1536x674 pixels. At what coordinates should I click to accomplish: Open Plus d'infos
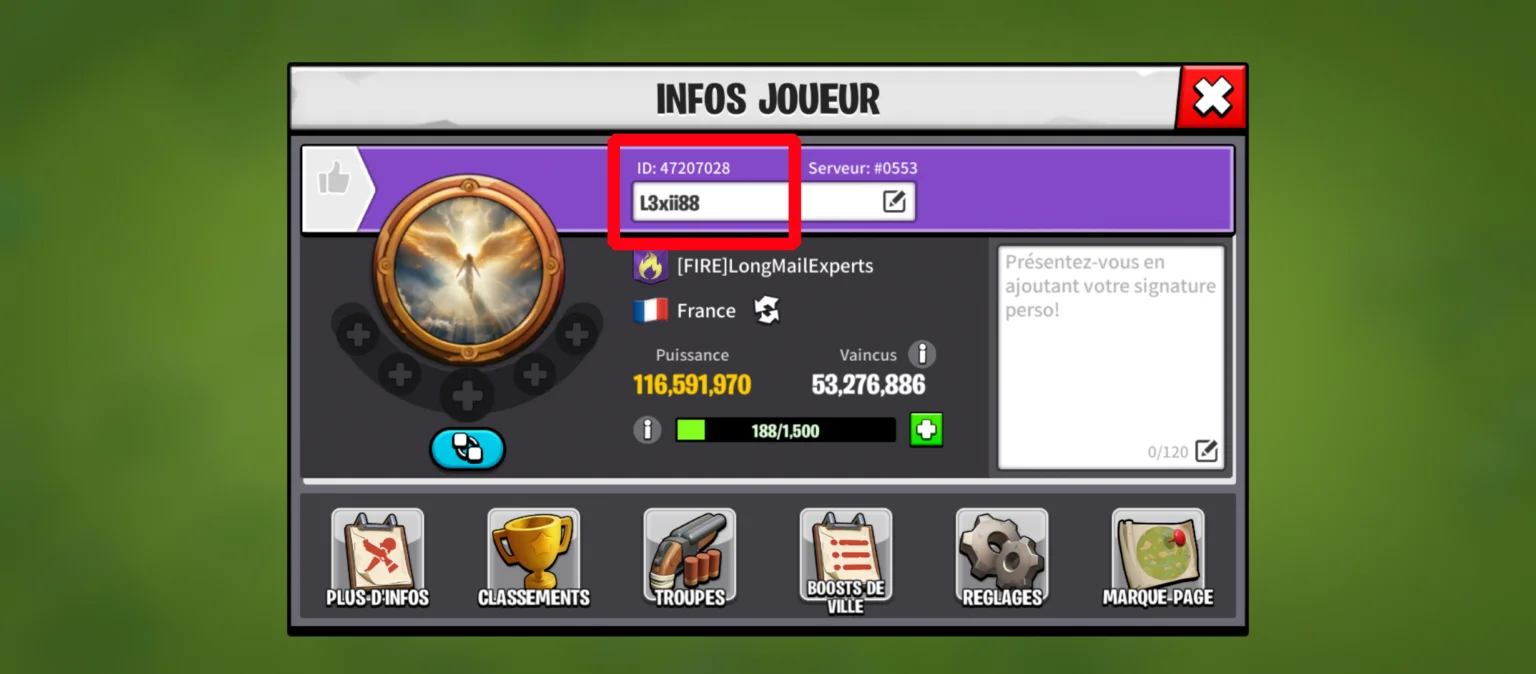click(x=378, y=558)
